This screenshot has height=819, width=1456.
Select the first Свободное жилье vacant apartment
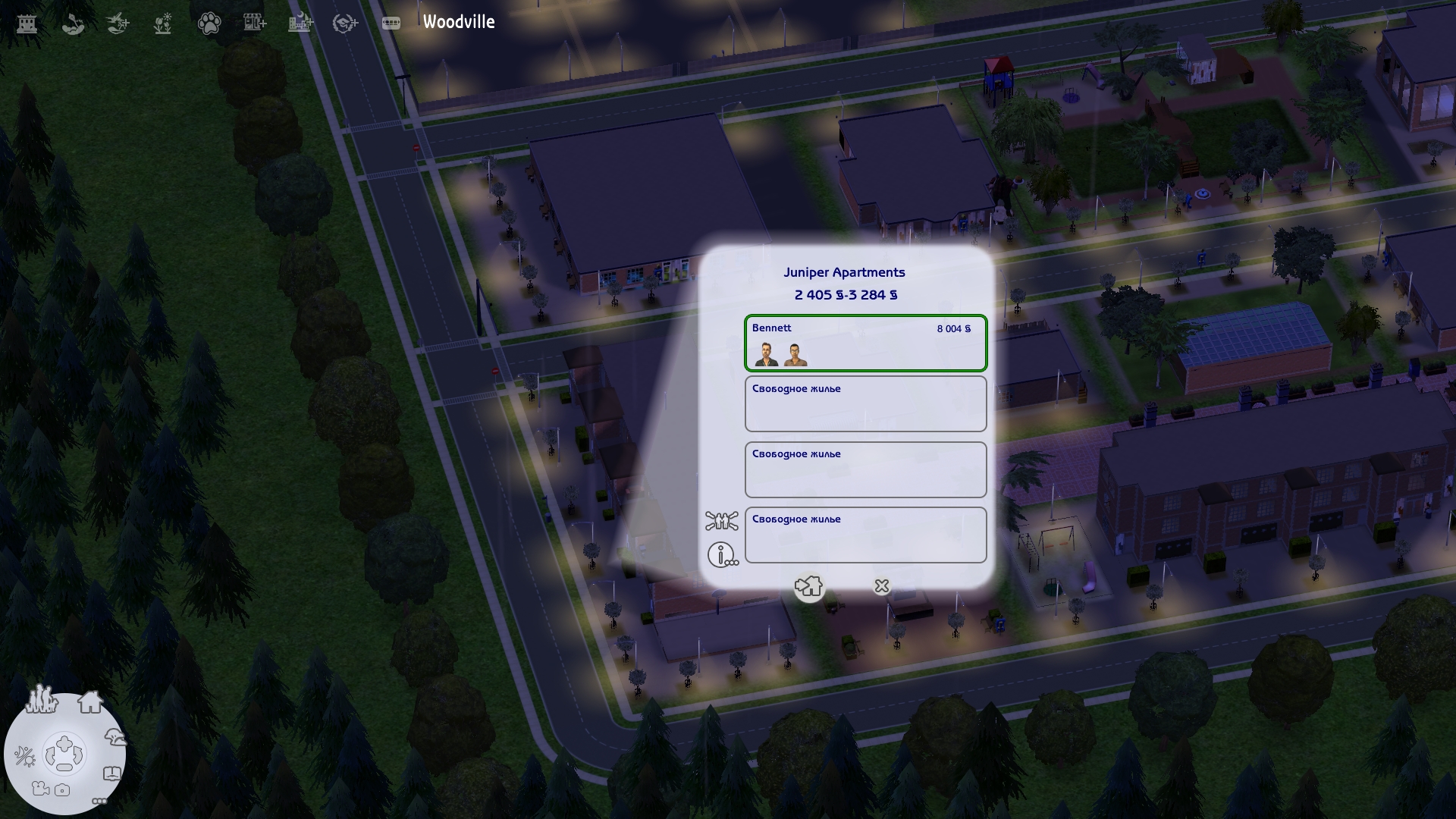pos(865,403)
